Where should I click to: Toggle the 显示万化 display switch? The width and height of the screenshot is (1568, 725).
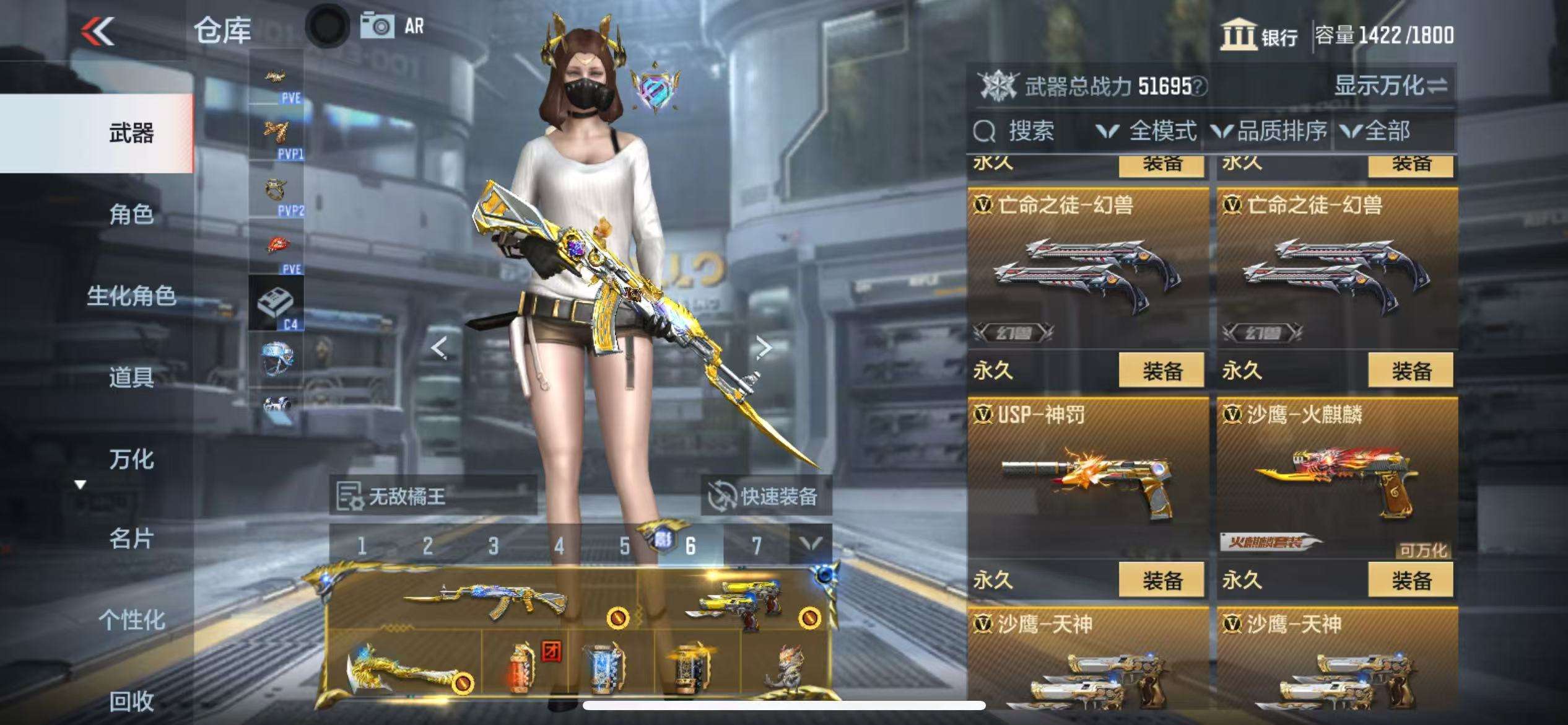coord(1390,86)
